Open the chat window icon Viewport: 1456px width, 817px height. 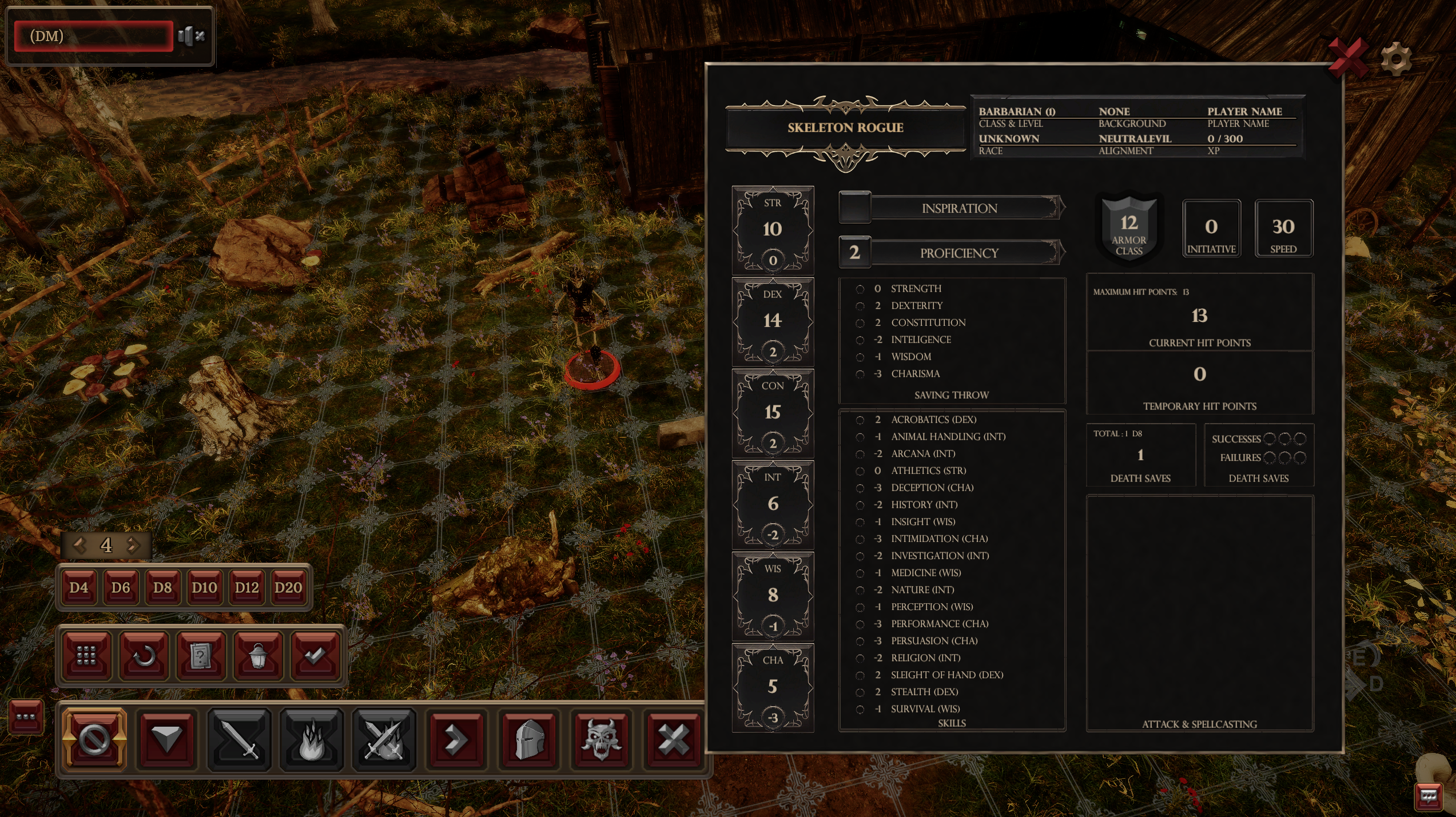tap(1428, 796)
